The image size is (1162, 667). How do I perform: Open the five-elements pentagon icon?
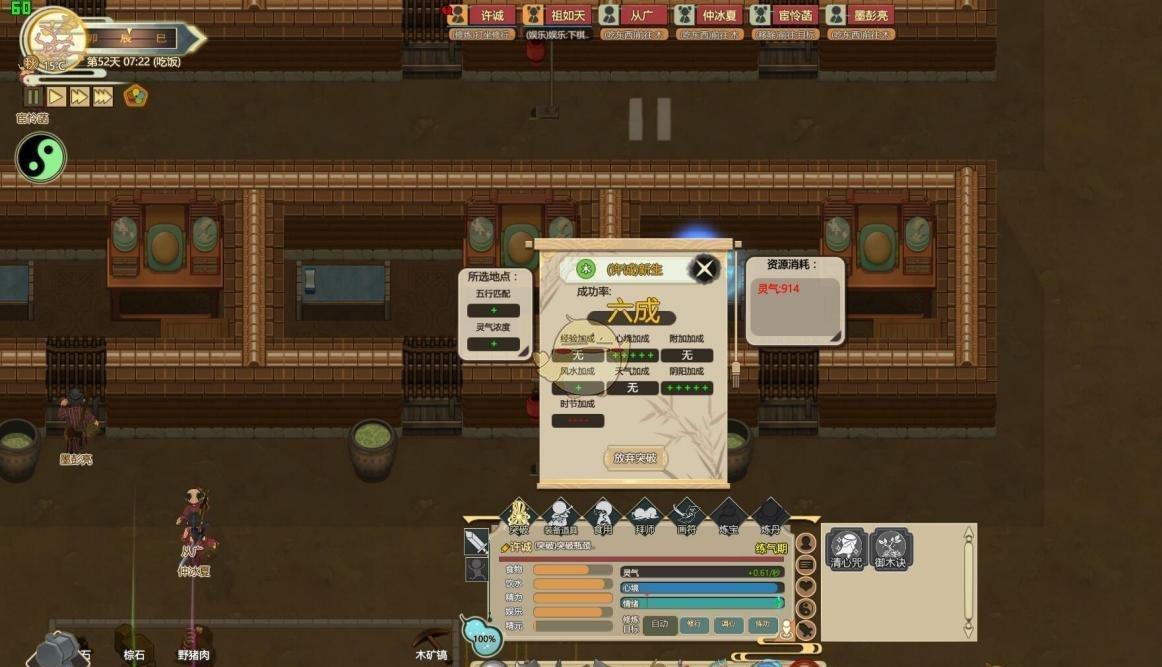click(135, 97)
